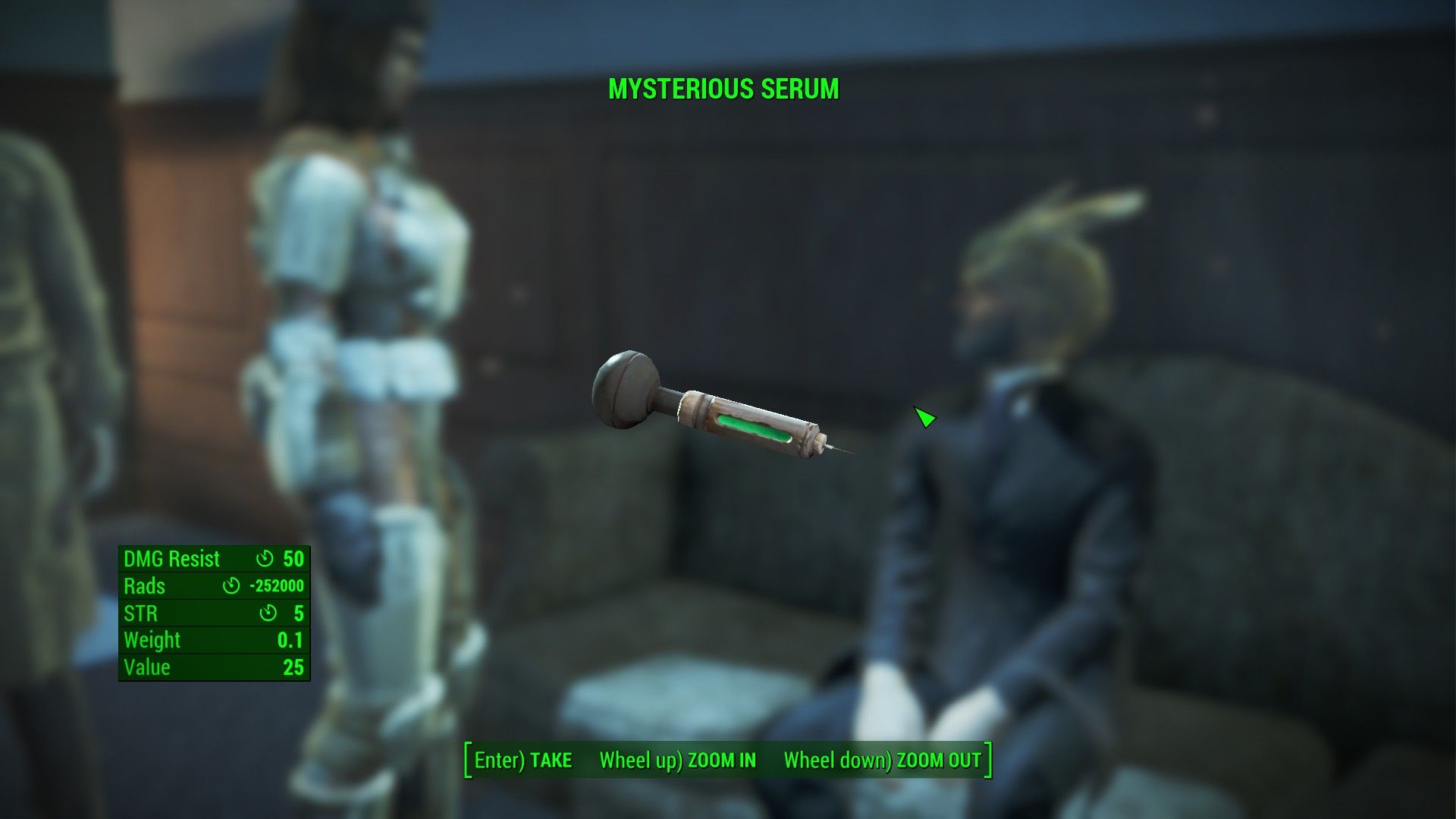Click the clock icon on the STR row

268,613
